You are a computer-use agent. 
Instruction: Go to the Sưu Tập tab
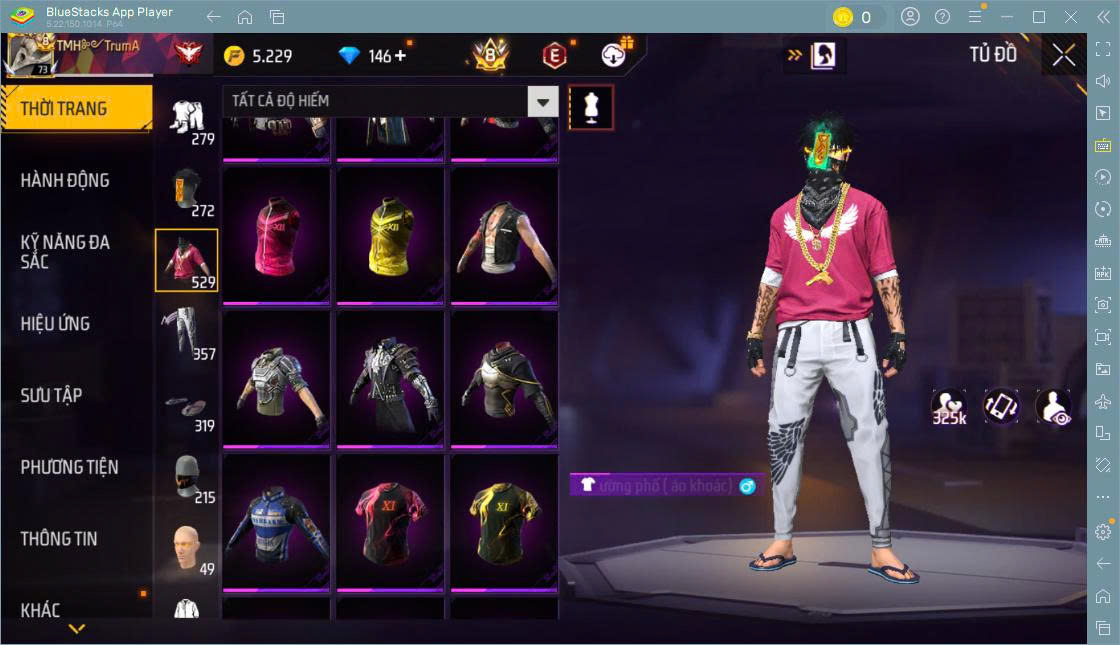coord(52,396)
